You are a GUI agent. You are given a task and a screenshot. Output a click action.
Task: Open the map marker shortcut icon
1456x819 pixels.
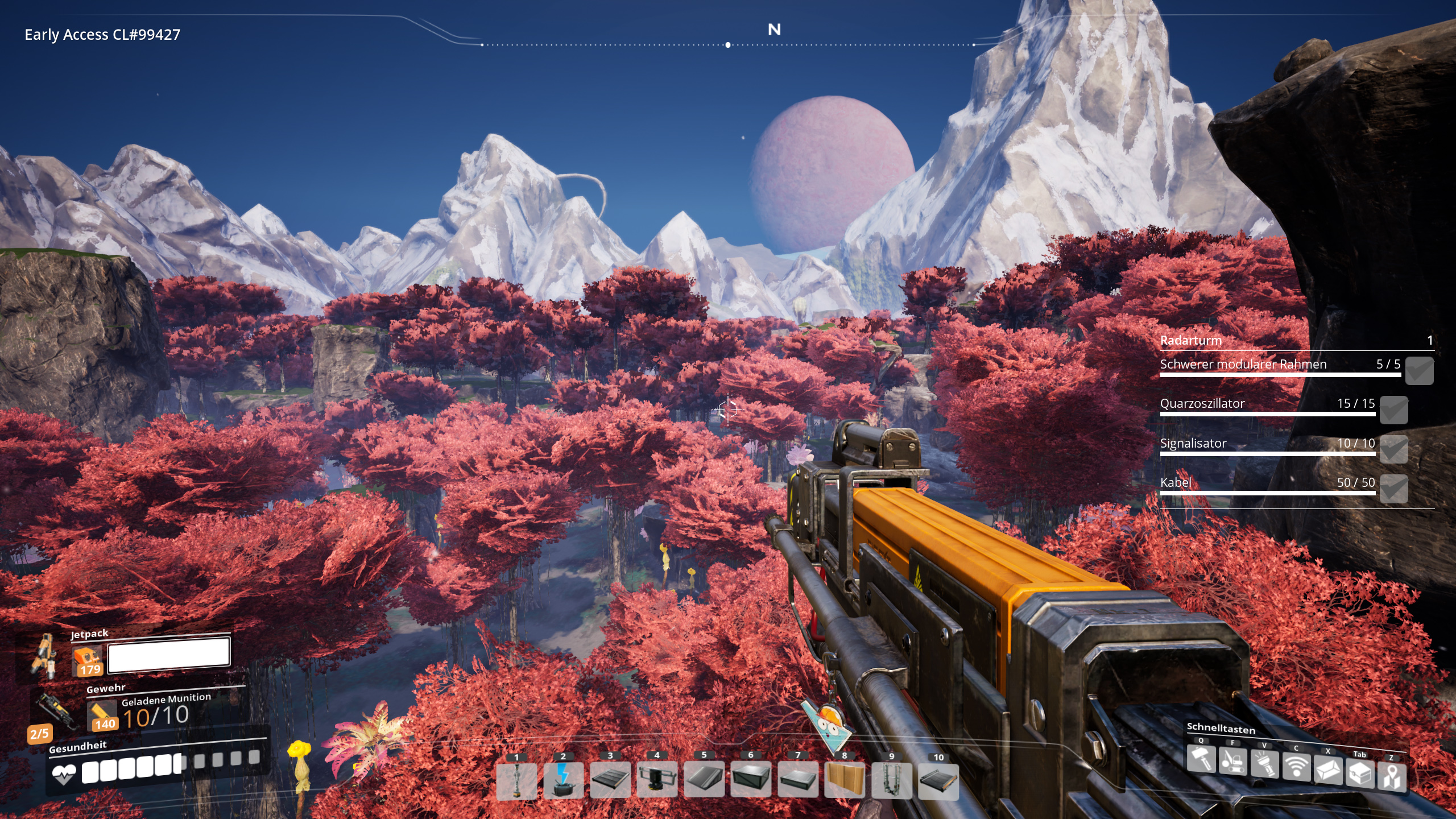[1392, 777]
